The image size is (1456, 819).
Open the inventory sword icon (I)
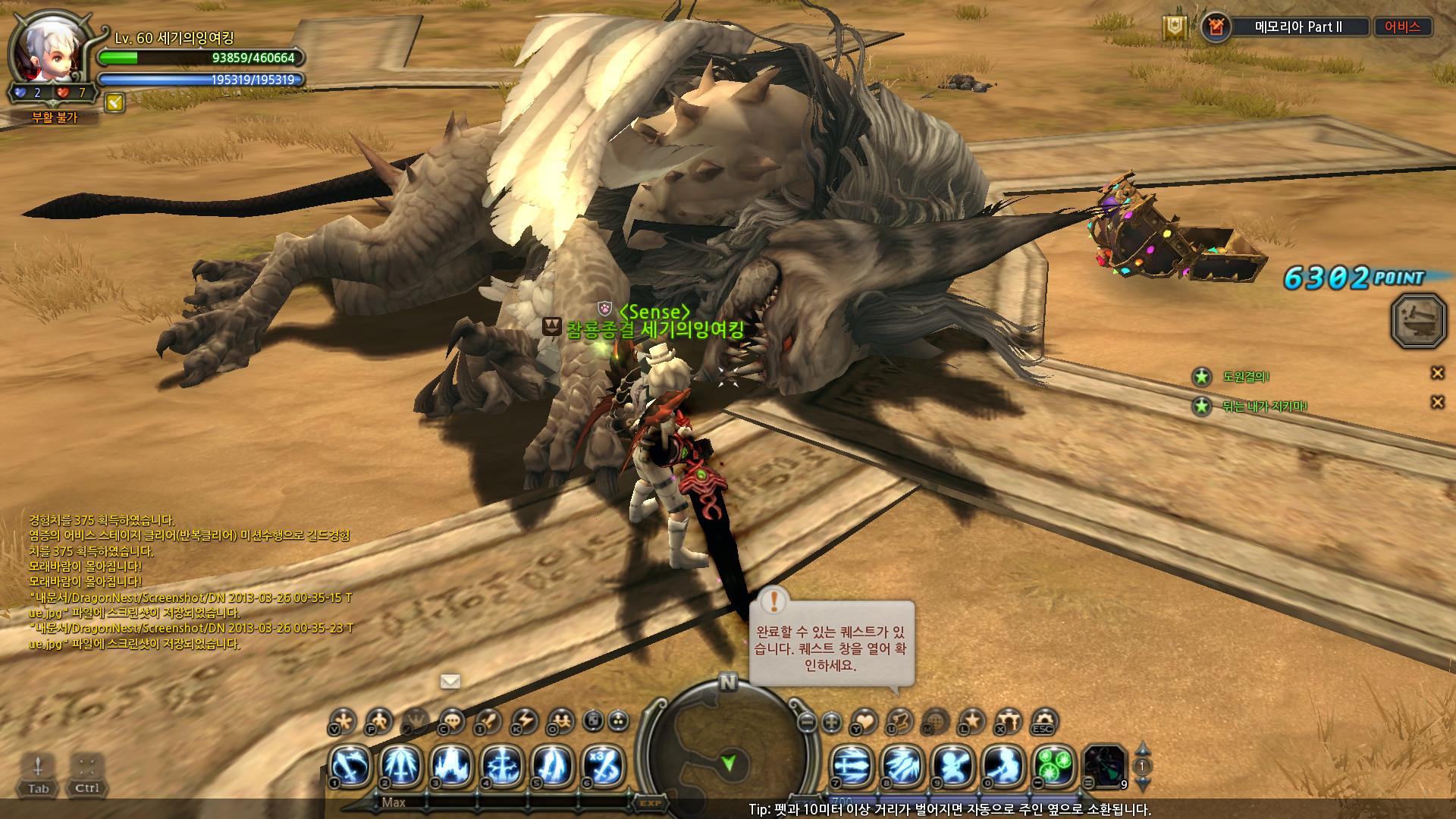(x=487, y=720)
